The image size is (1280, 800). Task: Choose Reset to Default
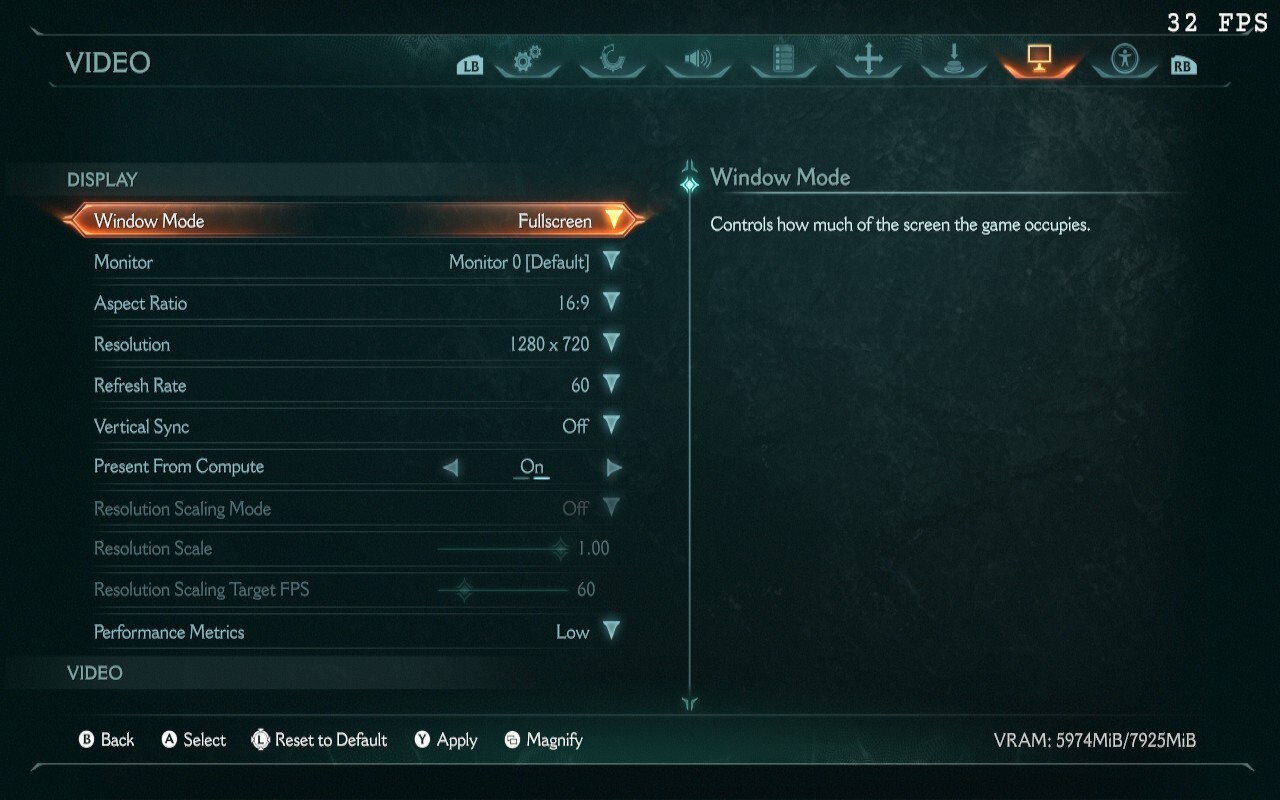point(319,740)
